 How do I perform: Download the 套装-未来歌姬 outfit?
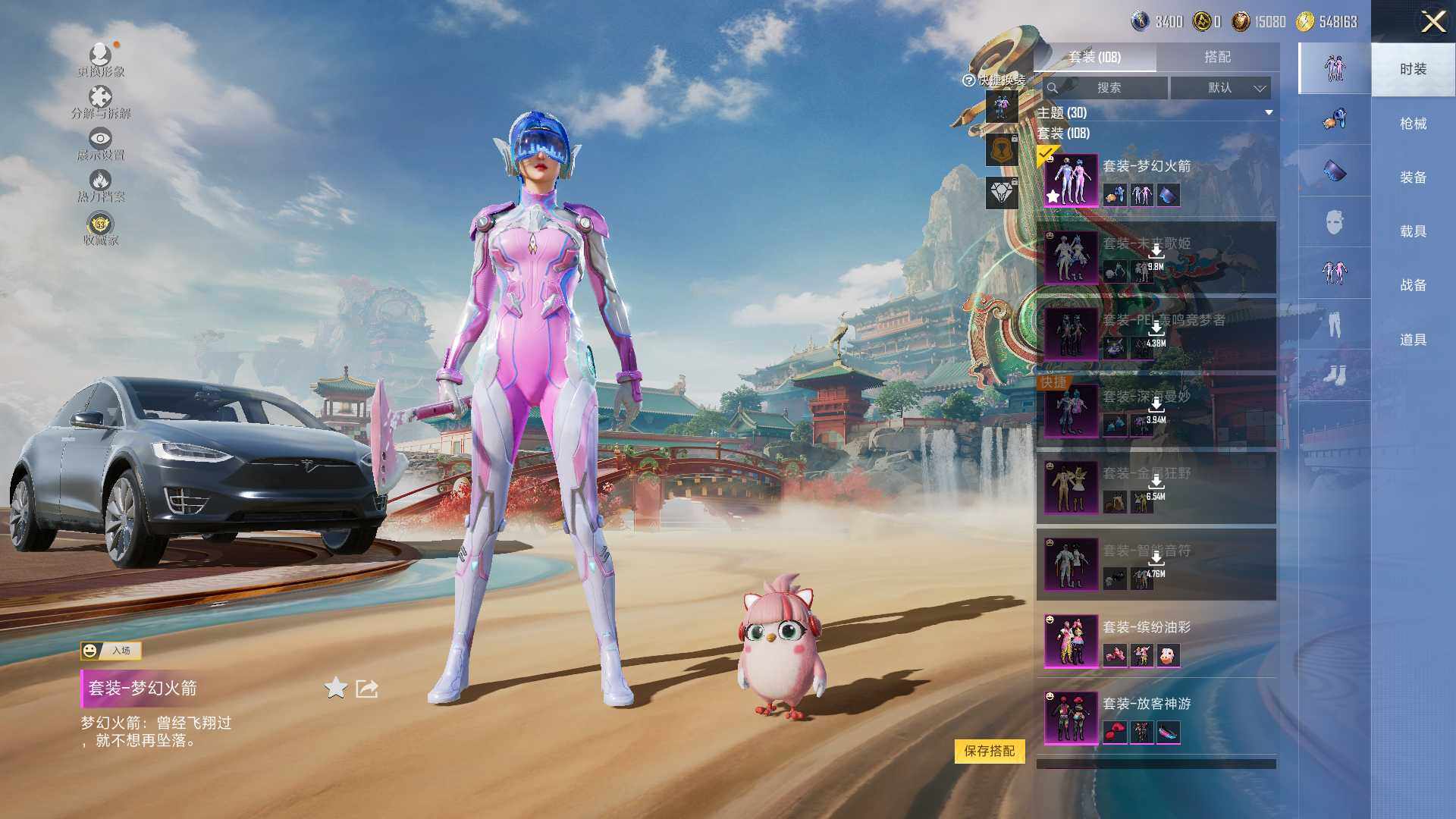1156,253
